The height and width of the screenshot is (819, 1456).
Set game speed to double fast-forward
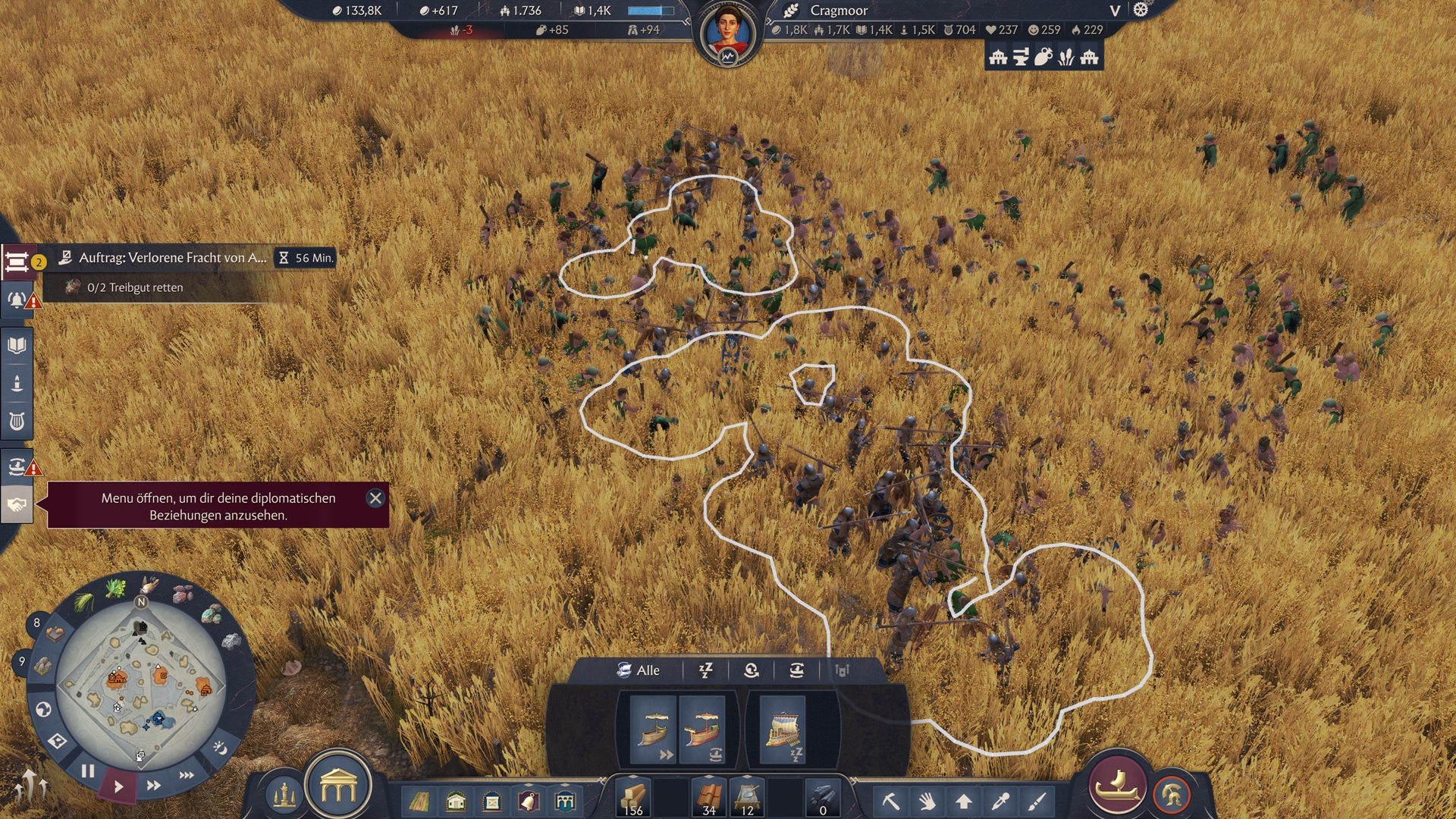tap(153, 786)
